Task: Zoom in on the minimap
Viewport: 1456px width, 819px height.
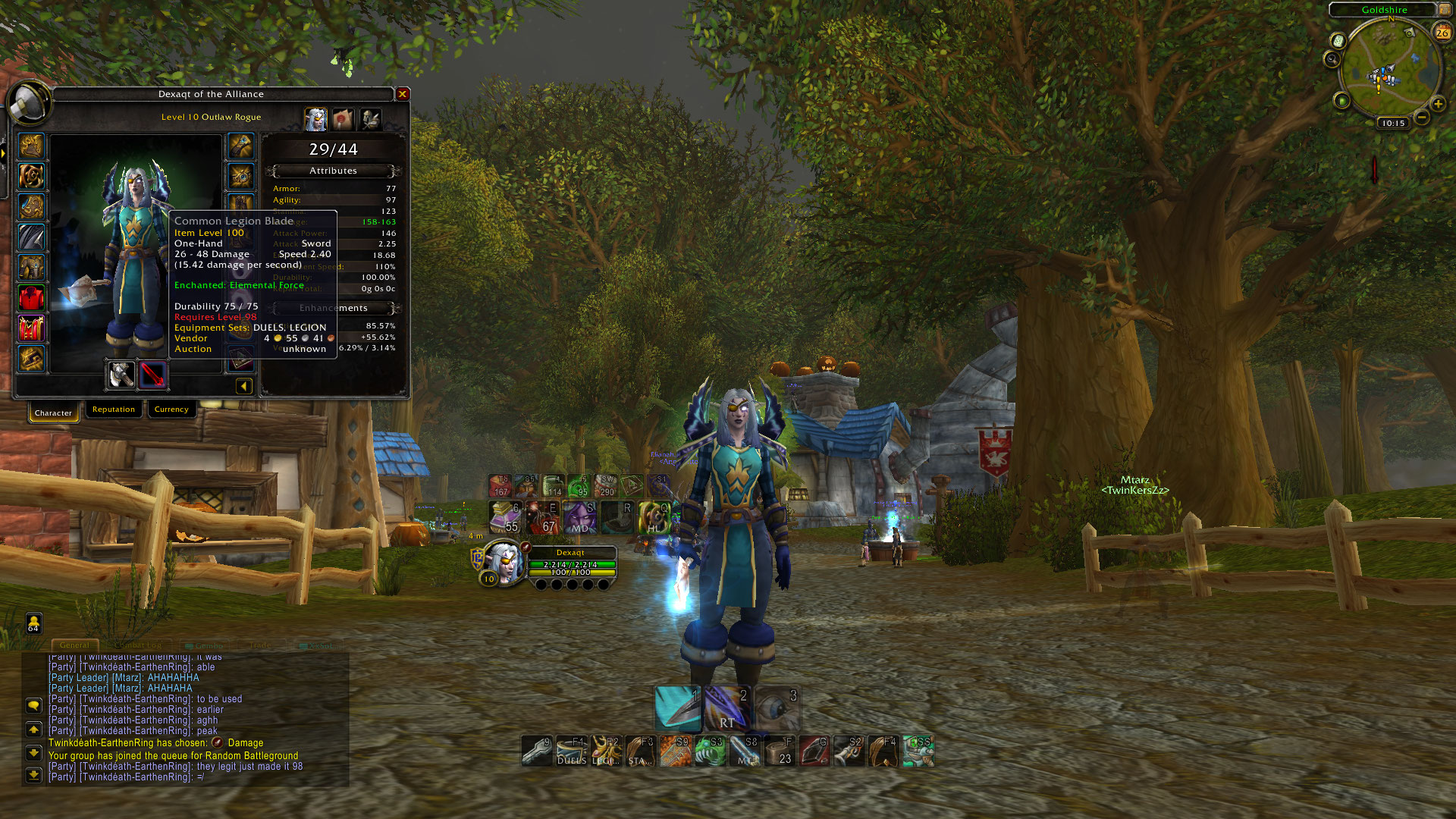Action: (1438, 104)
